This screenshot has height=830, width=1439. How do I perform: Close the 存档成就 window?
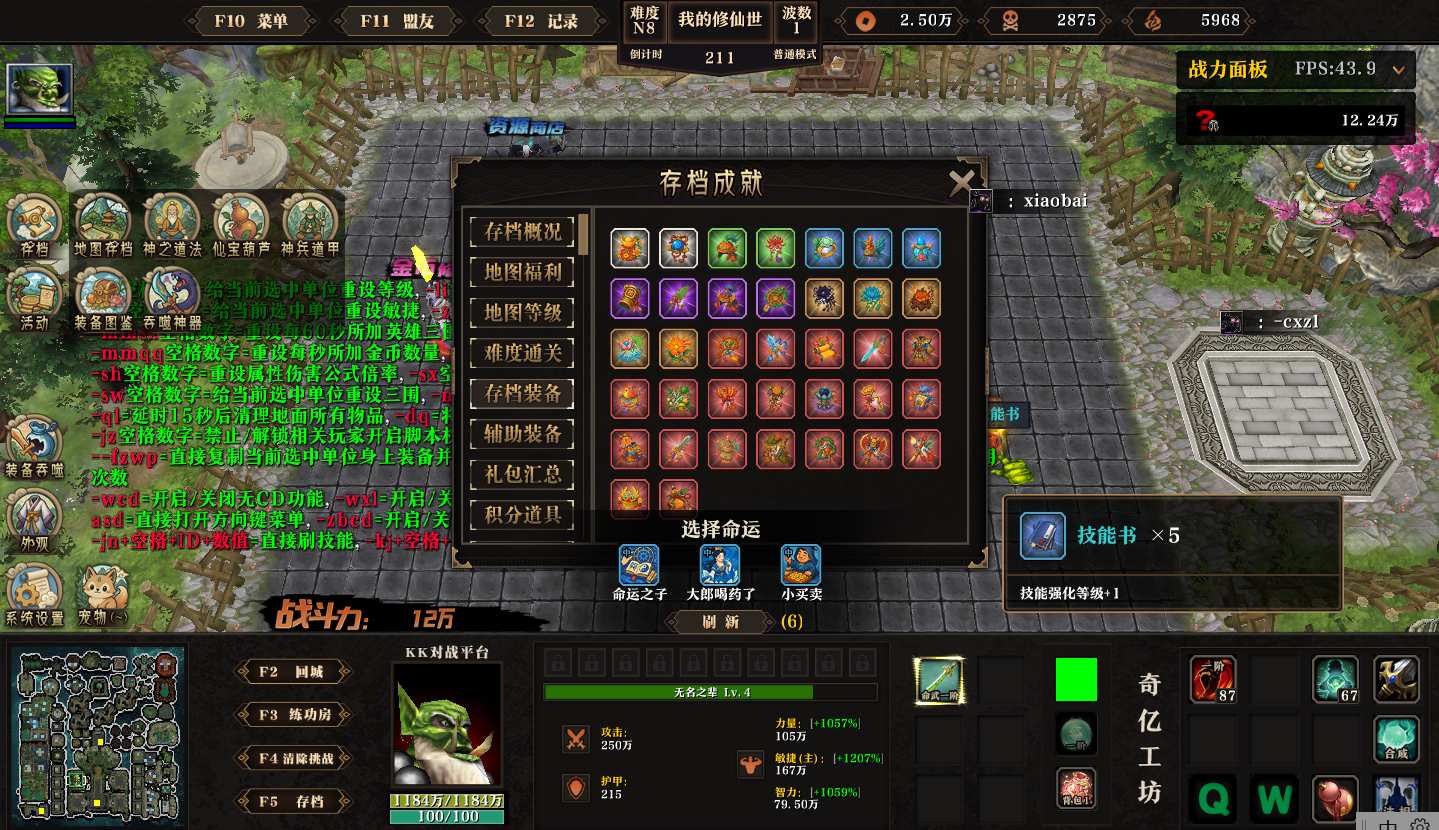[961, 182]
